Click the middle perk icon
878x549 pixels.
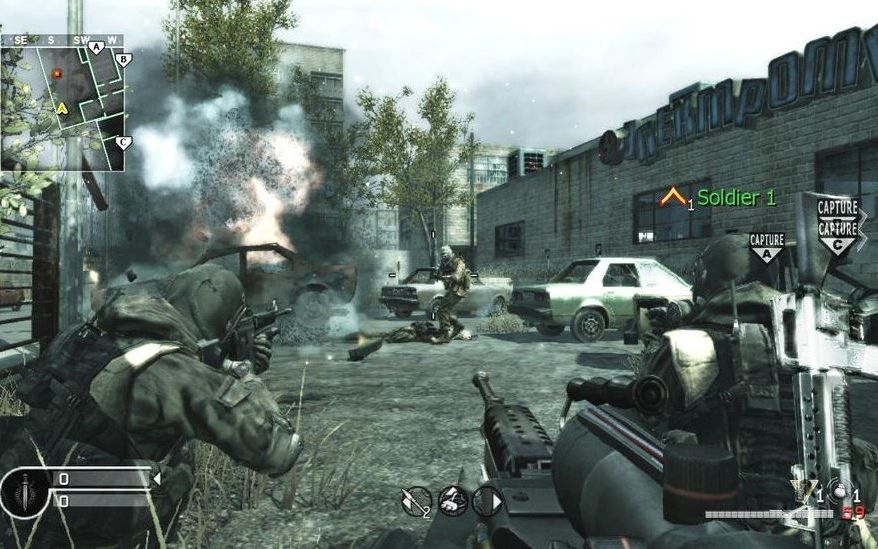point(452,500)
